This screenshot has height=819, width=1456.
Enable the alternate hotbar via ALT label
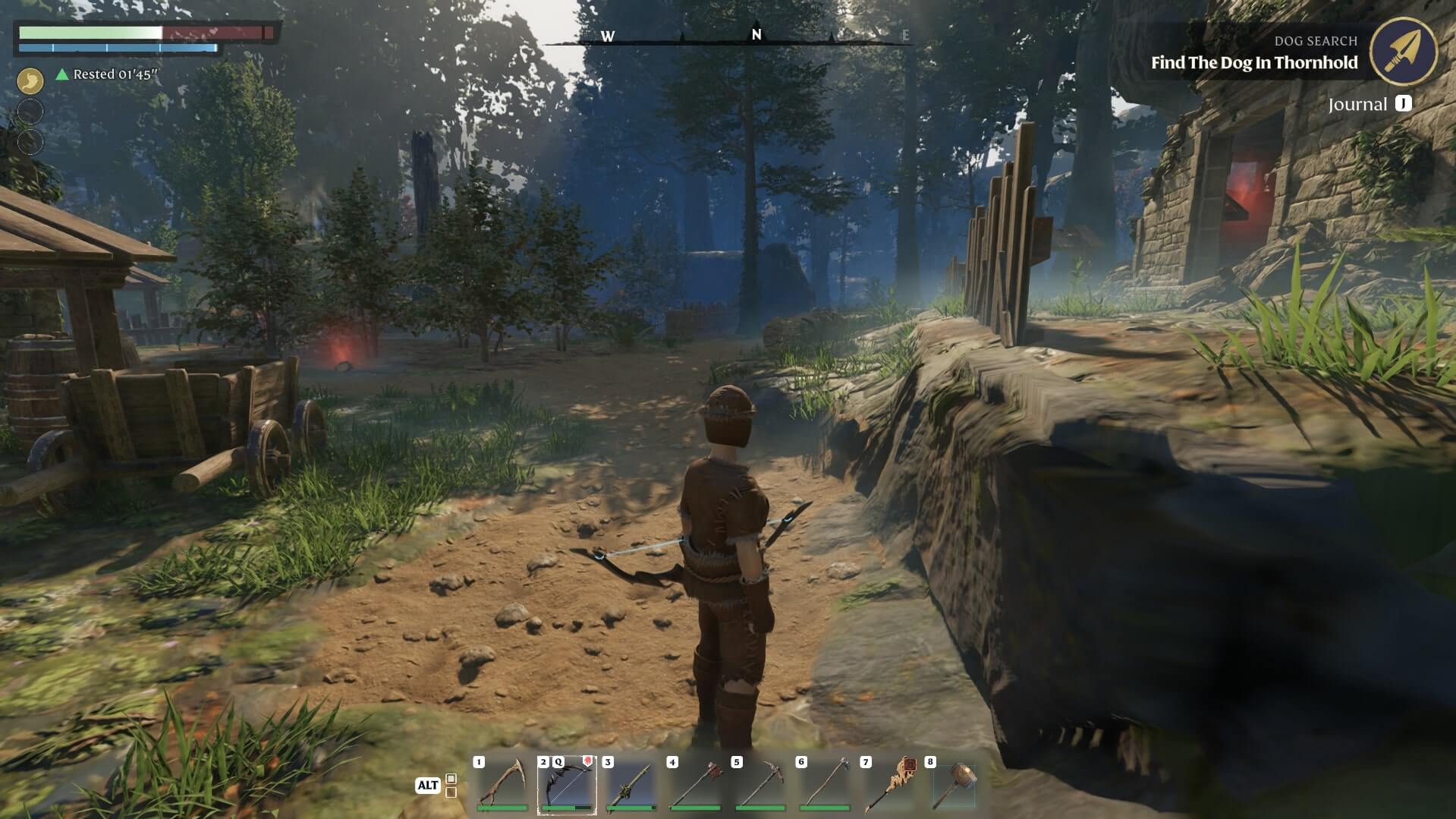tap(429, 786)
